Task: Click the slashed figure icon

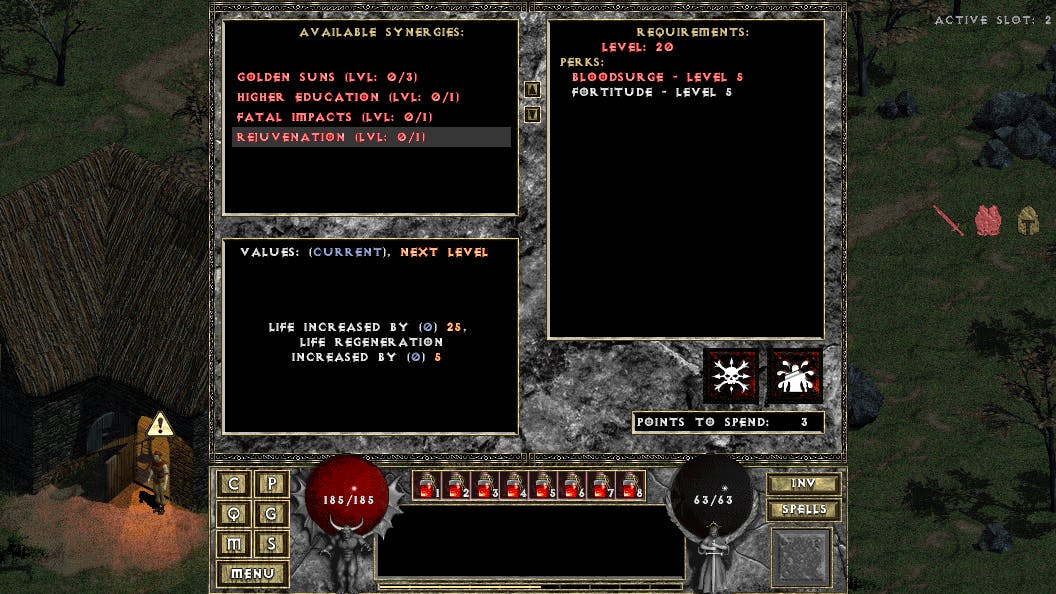Action: click(794, 376)
